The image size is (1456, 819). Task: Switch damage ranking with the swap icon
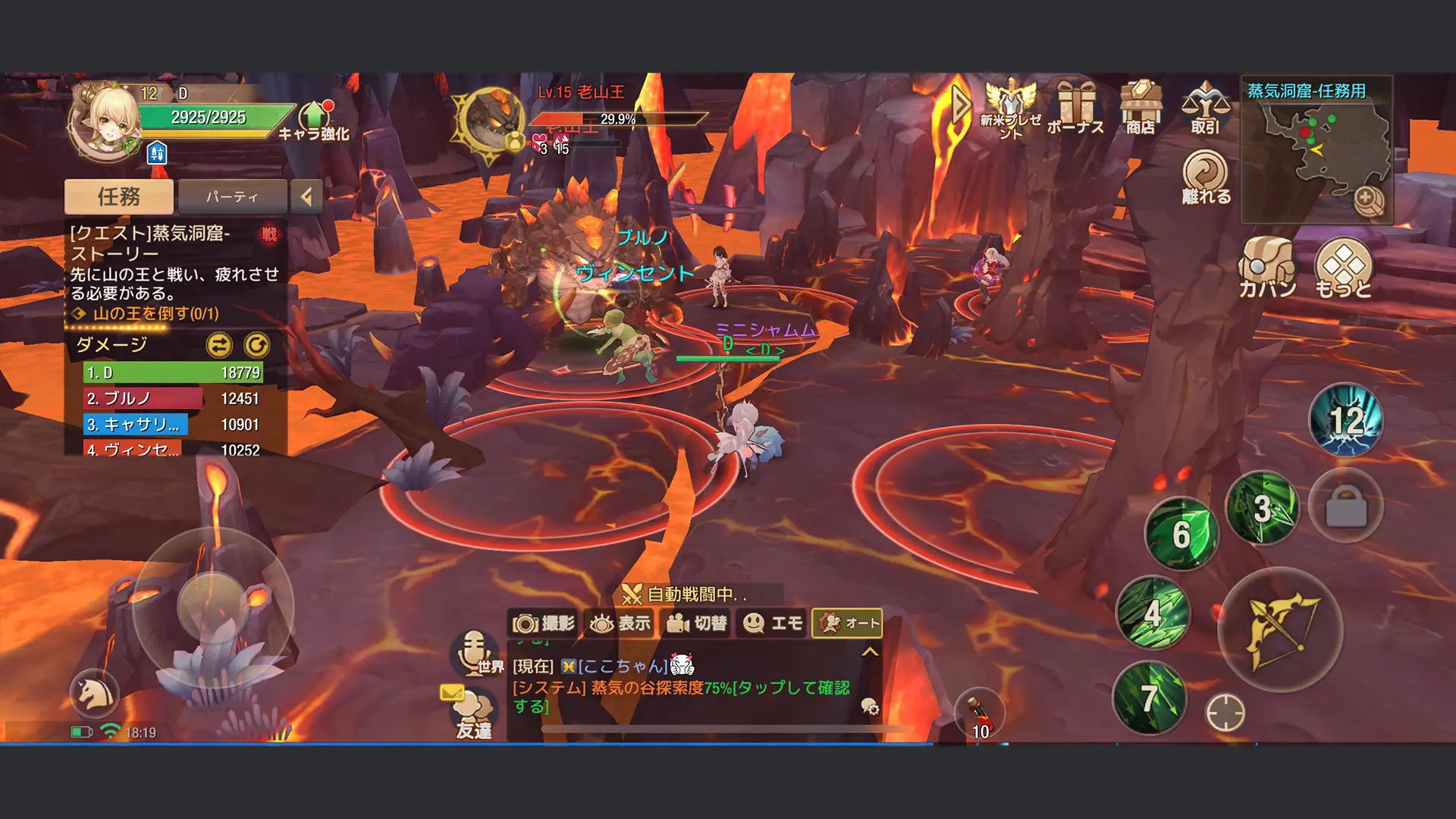pos(219,346)
